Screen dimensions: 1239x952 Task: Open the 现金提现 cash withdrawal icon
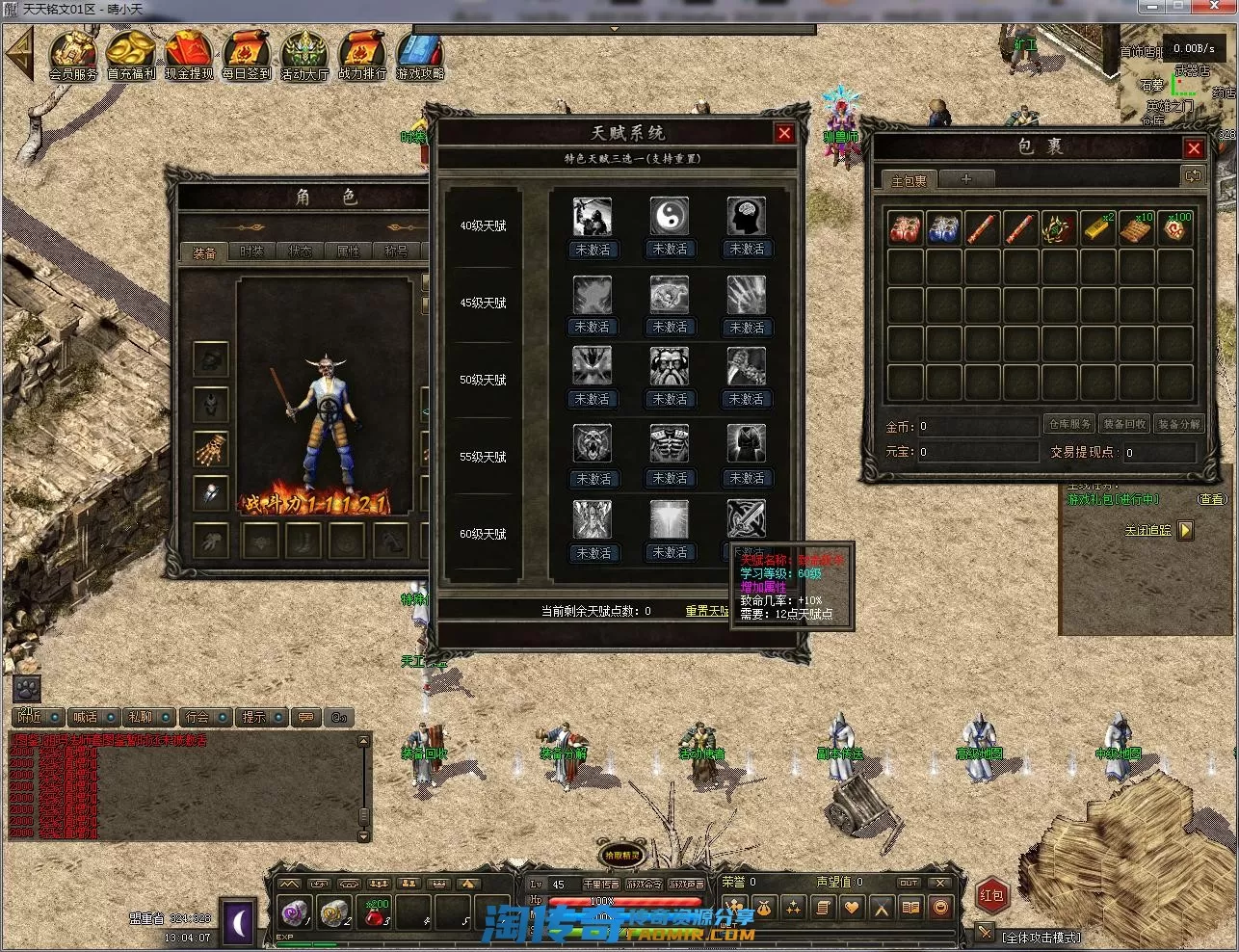(x=189, y=54)
